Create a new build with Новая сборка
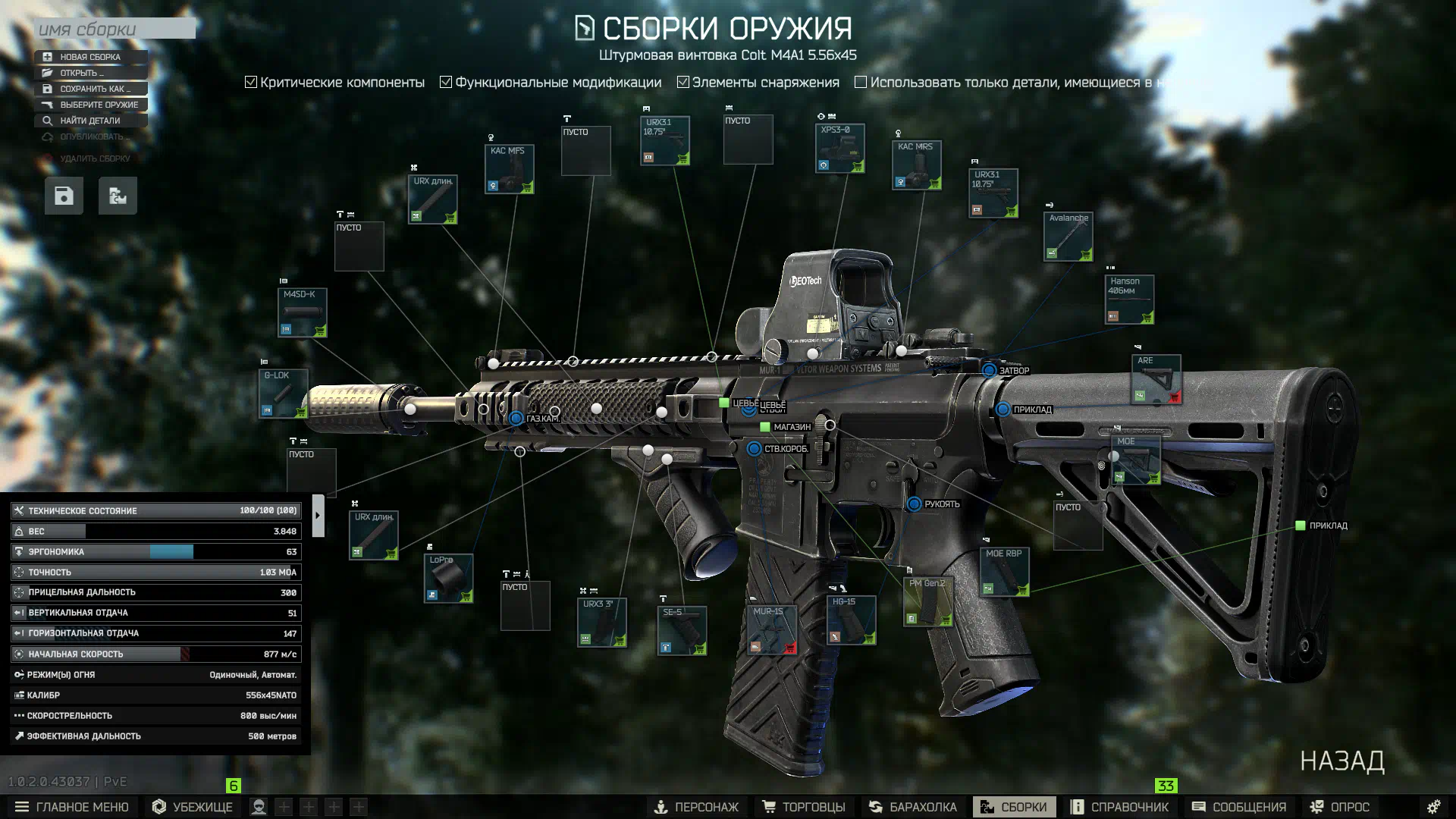Viewport: 1456px width, 819px height. 90,57
